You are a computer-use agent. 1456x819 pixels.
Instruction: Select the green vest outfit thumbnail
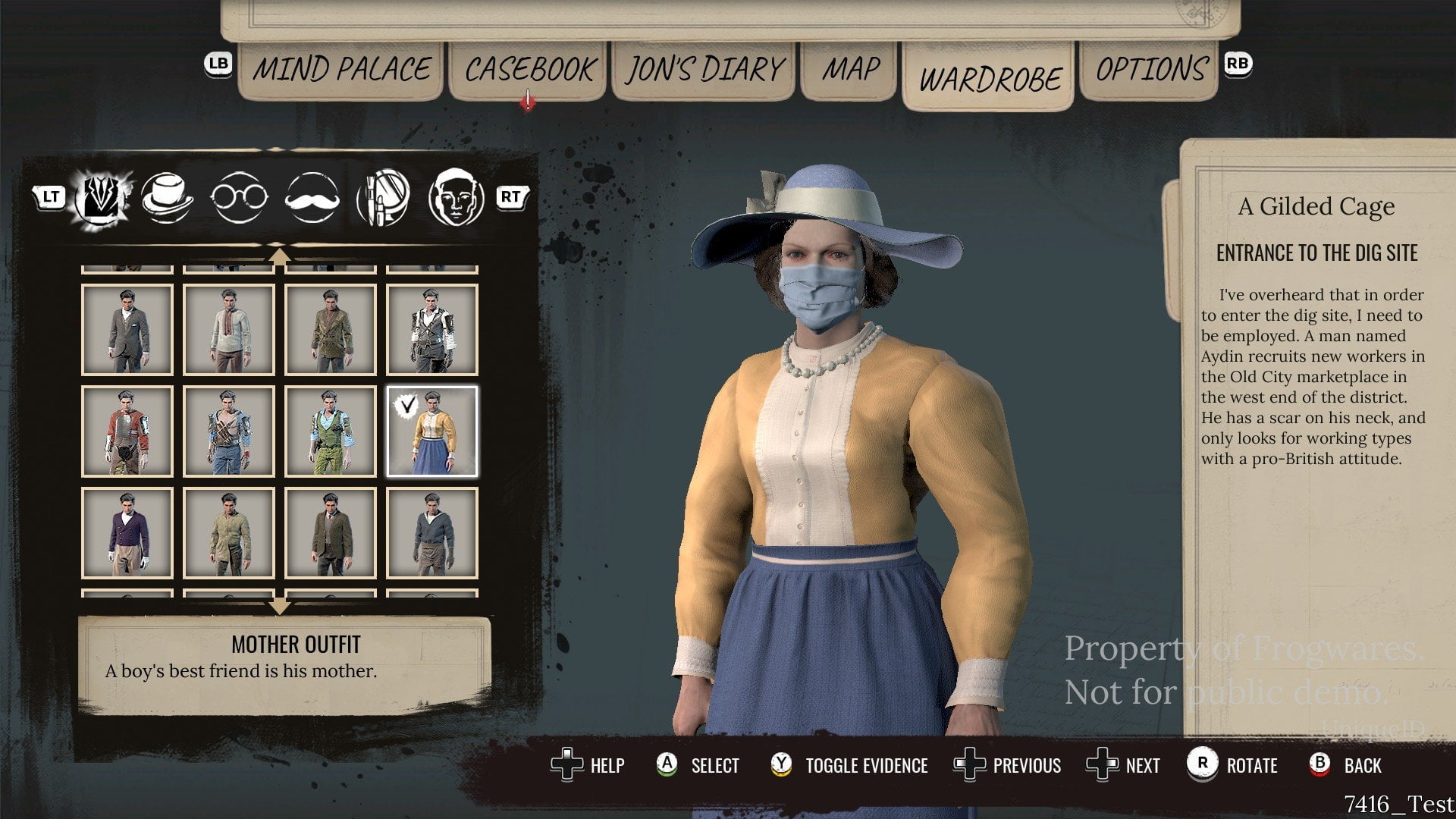pyautogui.click(x=331, y=431)
